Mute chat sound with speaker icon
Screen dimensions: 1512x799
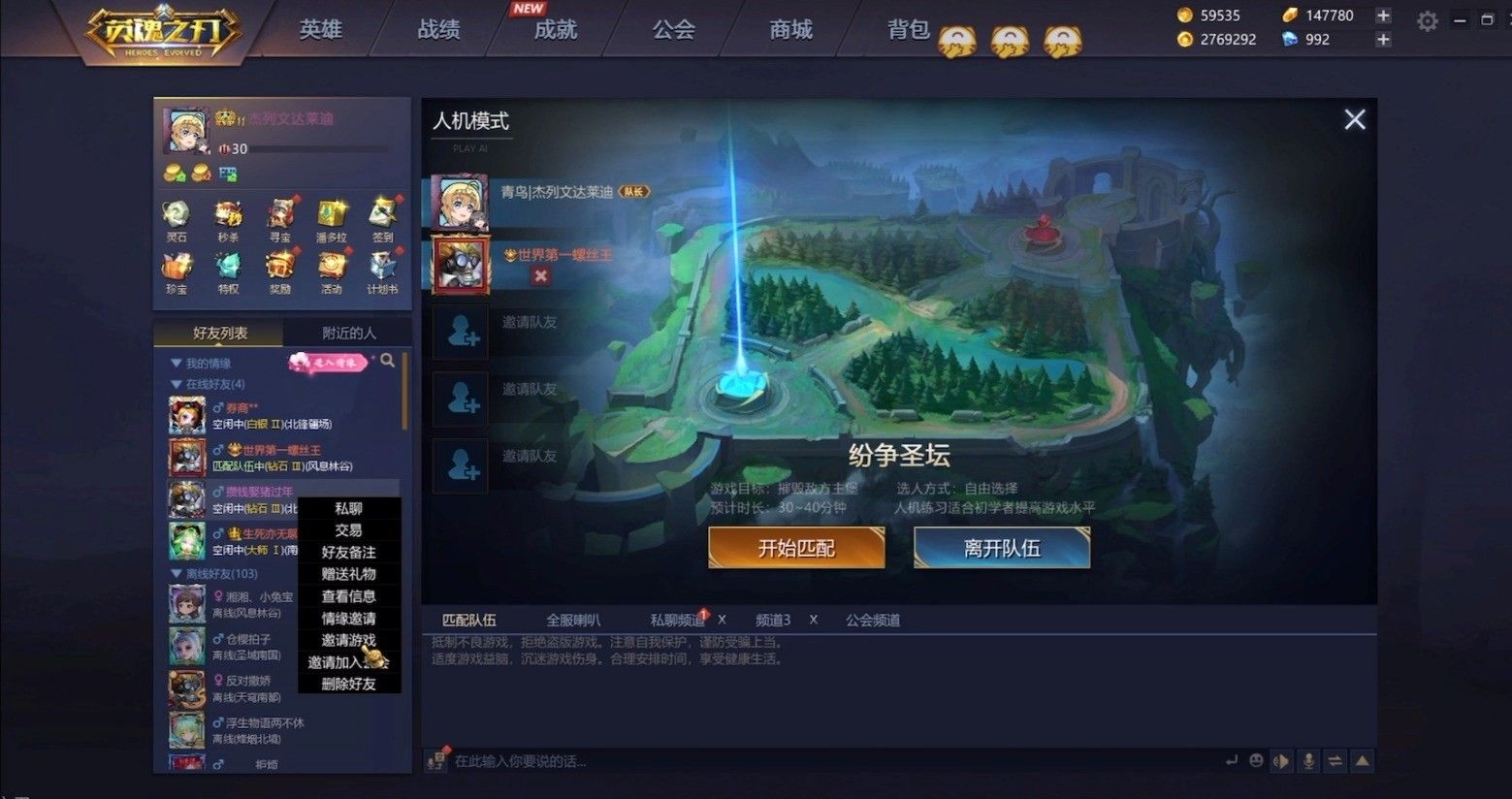coord(1282,762)
